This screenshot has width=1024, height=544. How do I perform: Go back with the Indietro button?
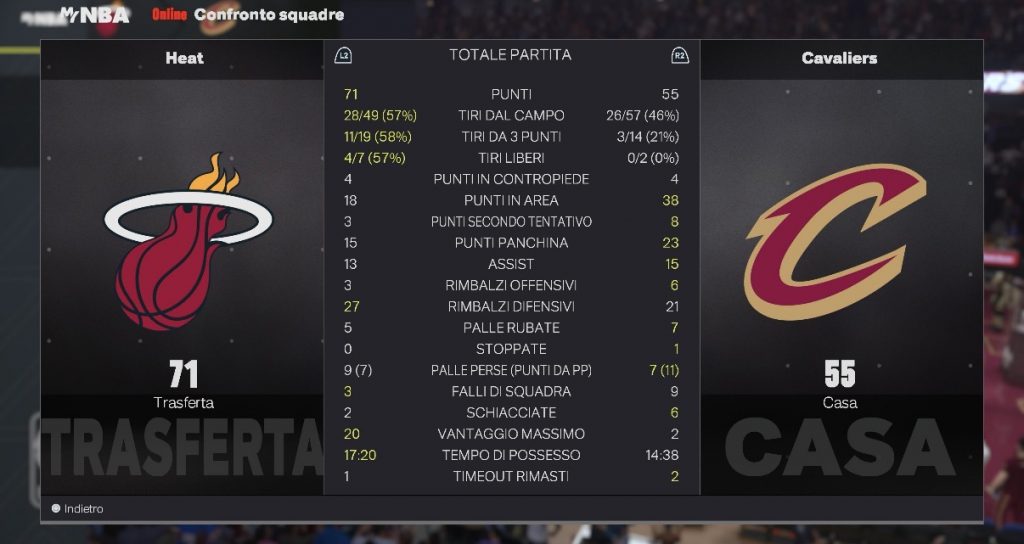(x=78, y=509)
